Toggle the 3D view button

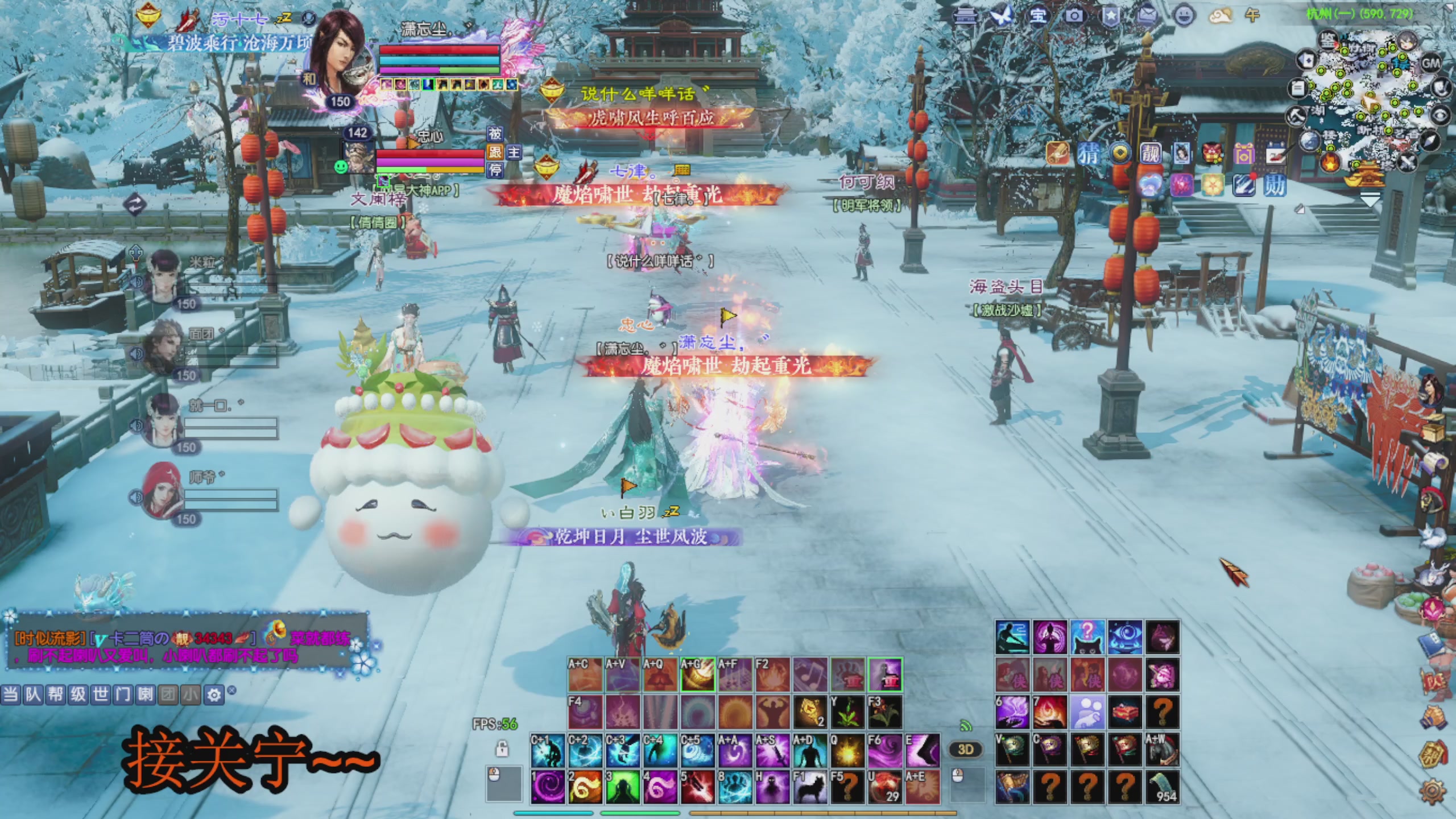[966, 750]
